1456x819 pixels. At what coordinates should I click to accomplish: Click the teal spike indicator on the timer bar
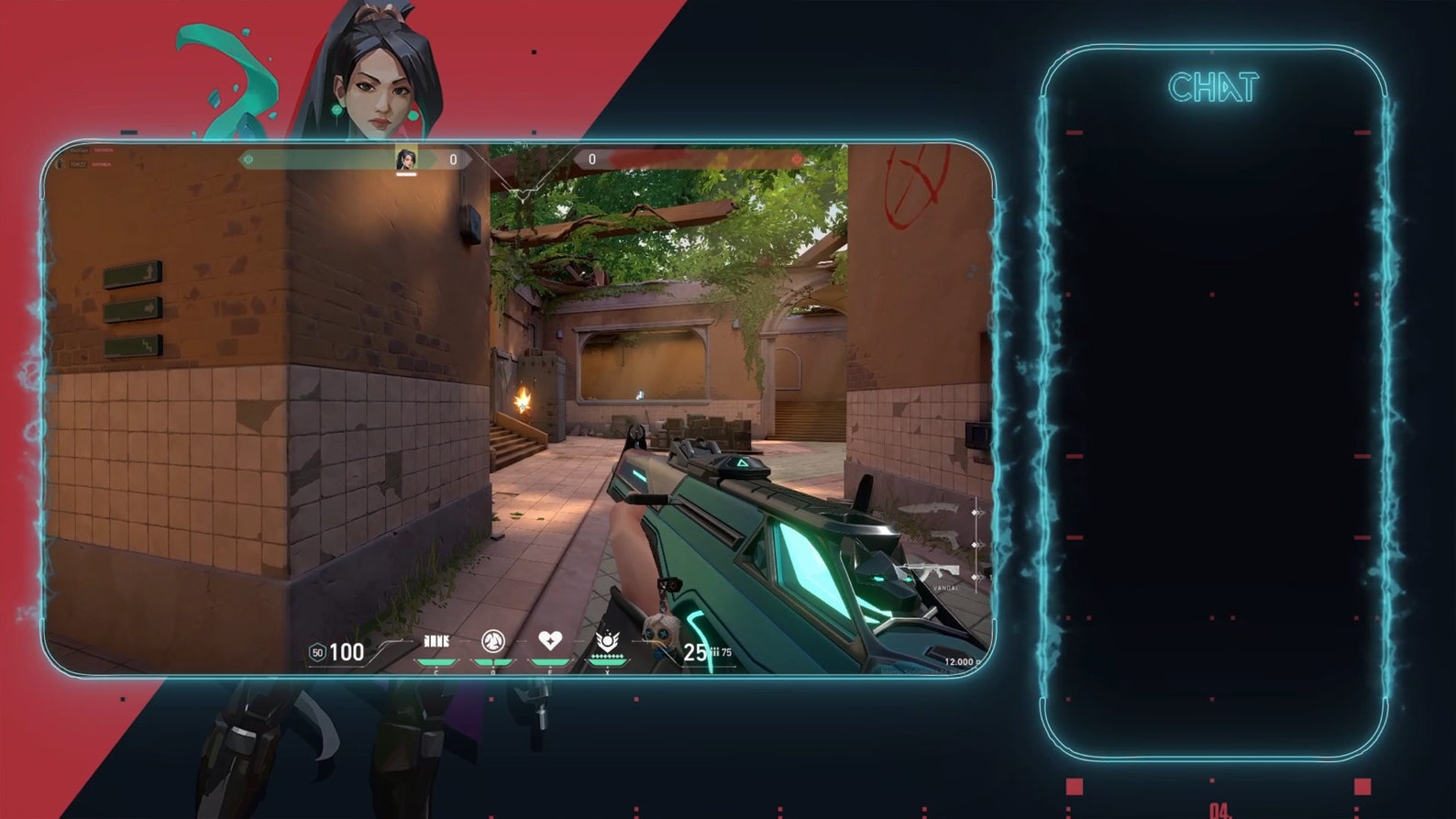coord(249,159)
